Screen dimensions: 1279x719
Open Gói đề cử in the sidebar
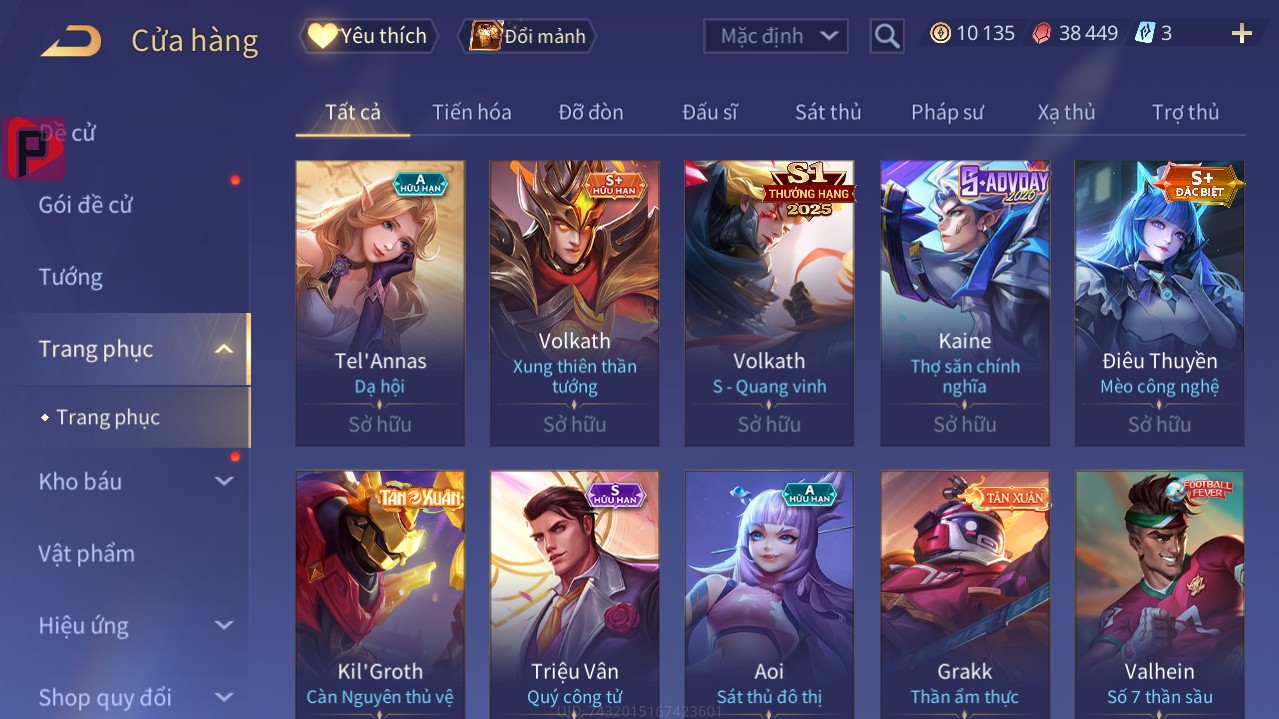86,205
